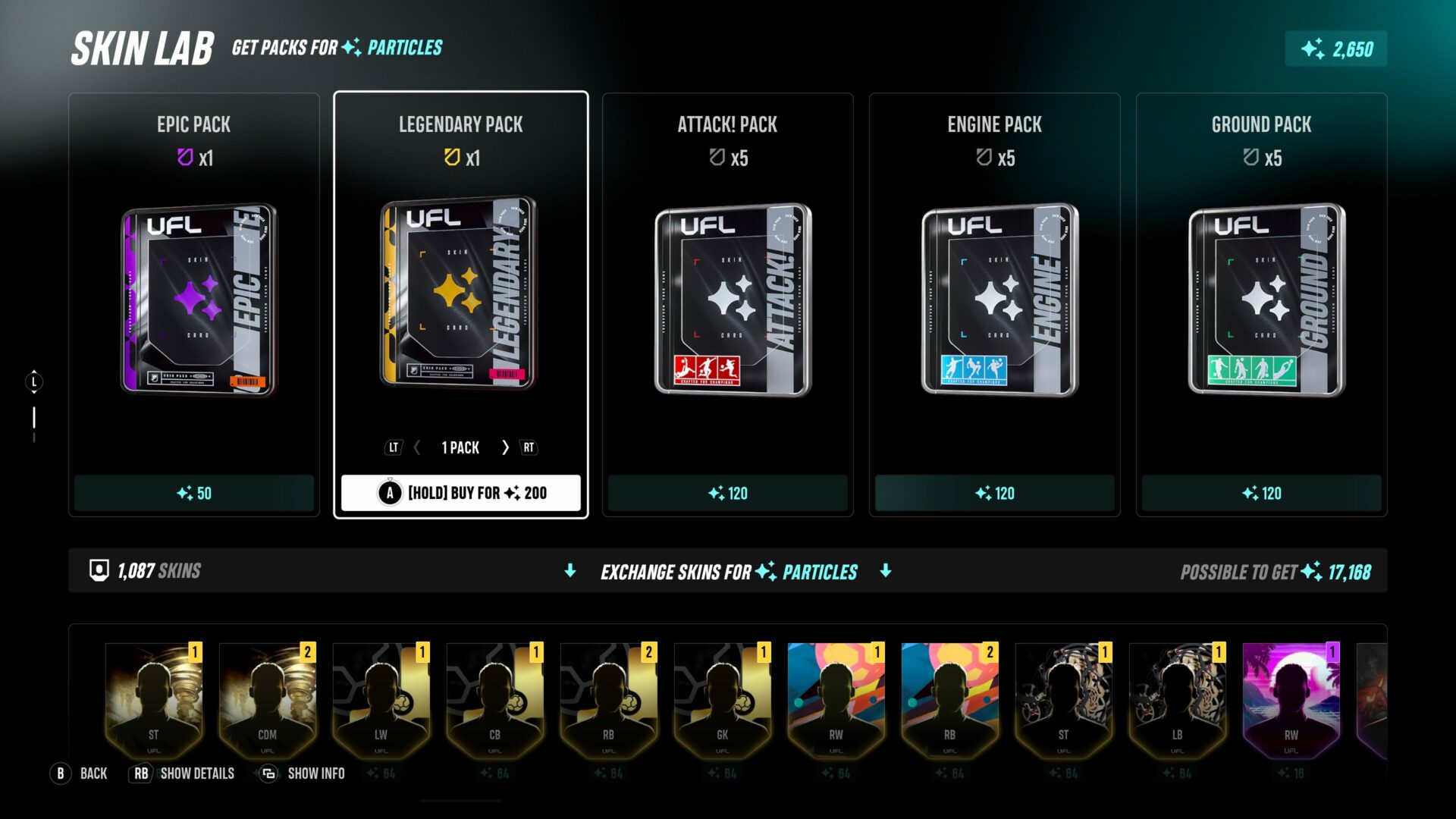1456x819 pixels.
Task: Show details of the skin
Action: [x=184, y=773]
